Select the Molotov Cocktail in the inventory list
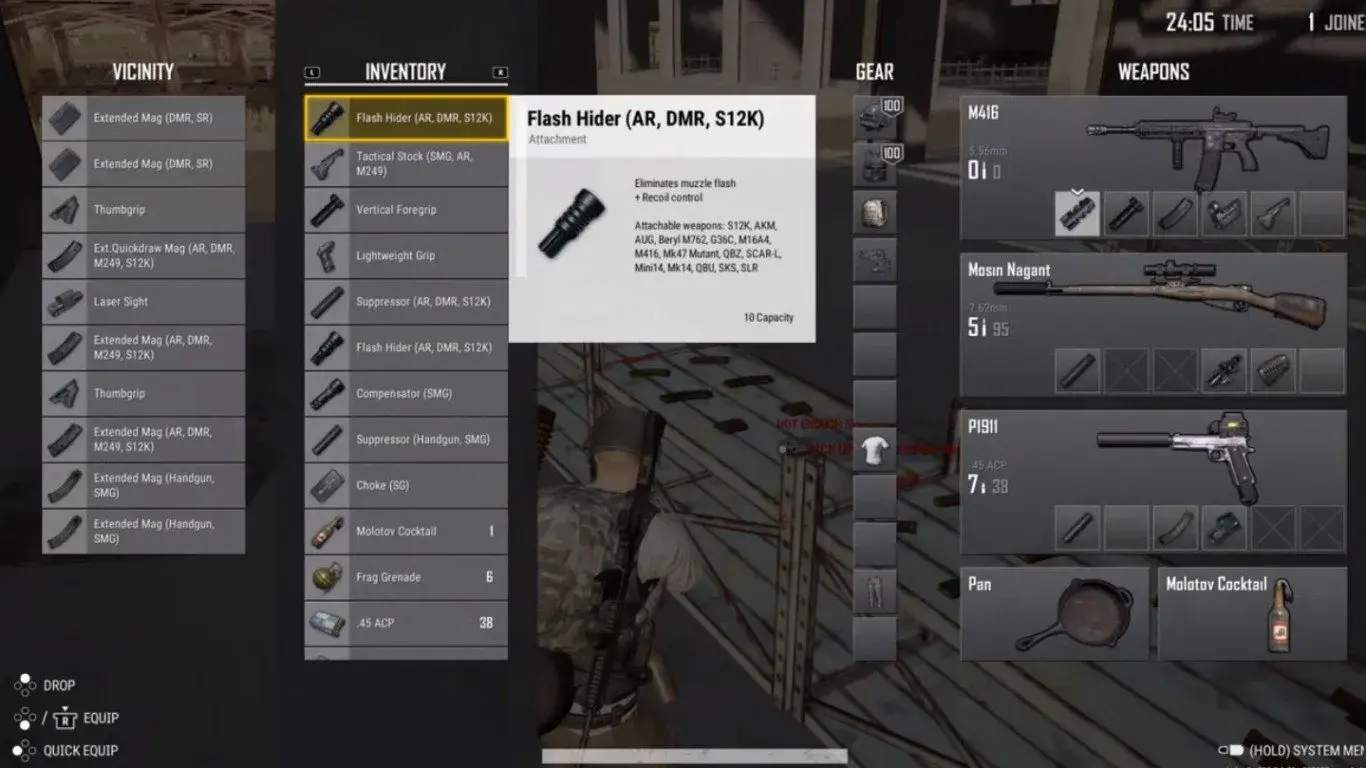This screenshot has height=768, width=1366. pos(406,532)
